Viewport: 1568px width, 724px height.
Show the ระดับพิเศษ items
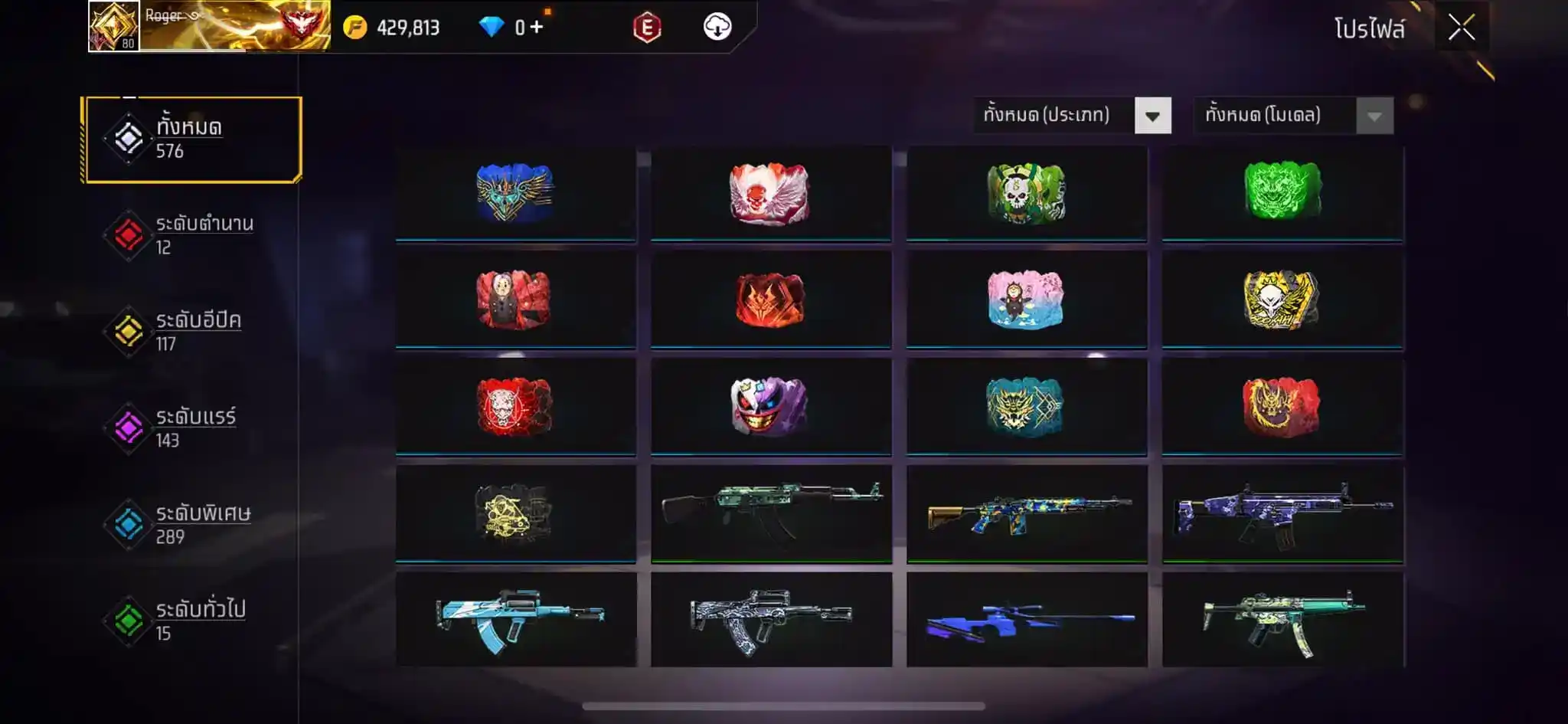[192, 525]
